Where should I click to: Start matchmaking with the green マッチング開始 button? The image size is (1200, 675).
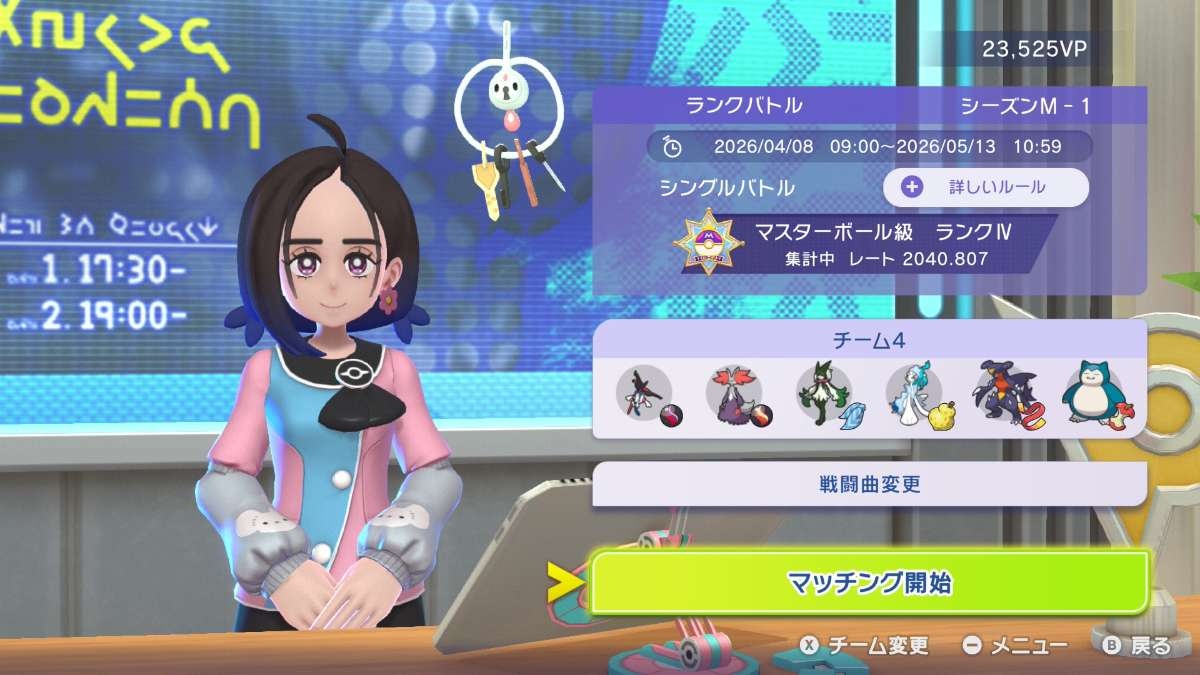pos(868,582)
